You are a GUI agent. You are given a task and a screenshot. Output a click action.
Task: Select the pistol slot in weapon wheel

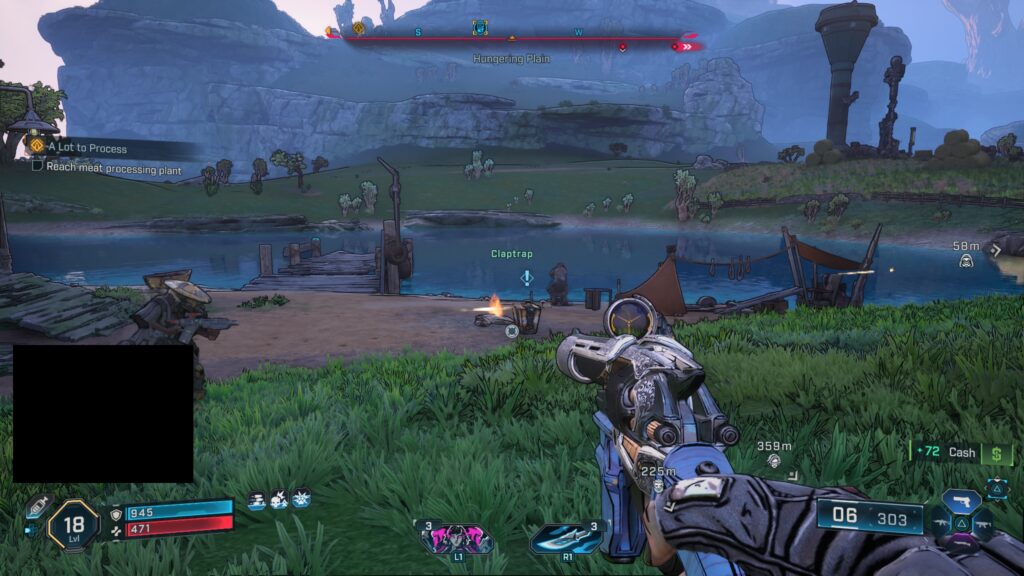pyautogui.click(x=962, y=501)
